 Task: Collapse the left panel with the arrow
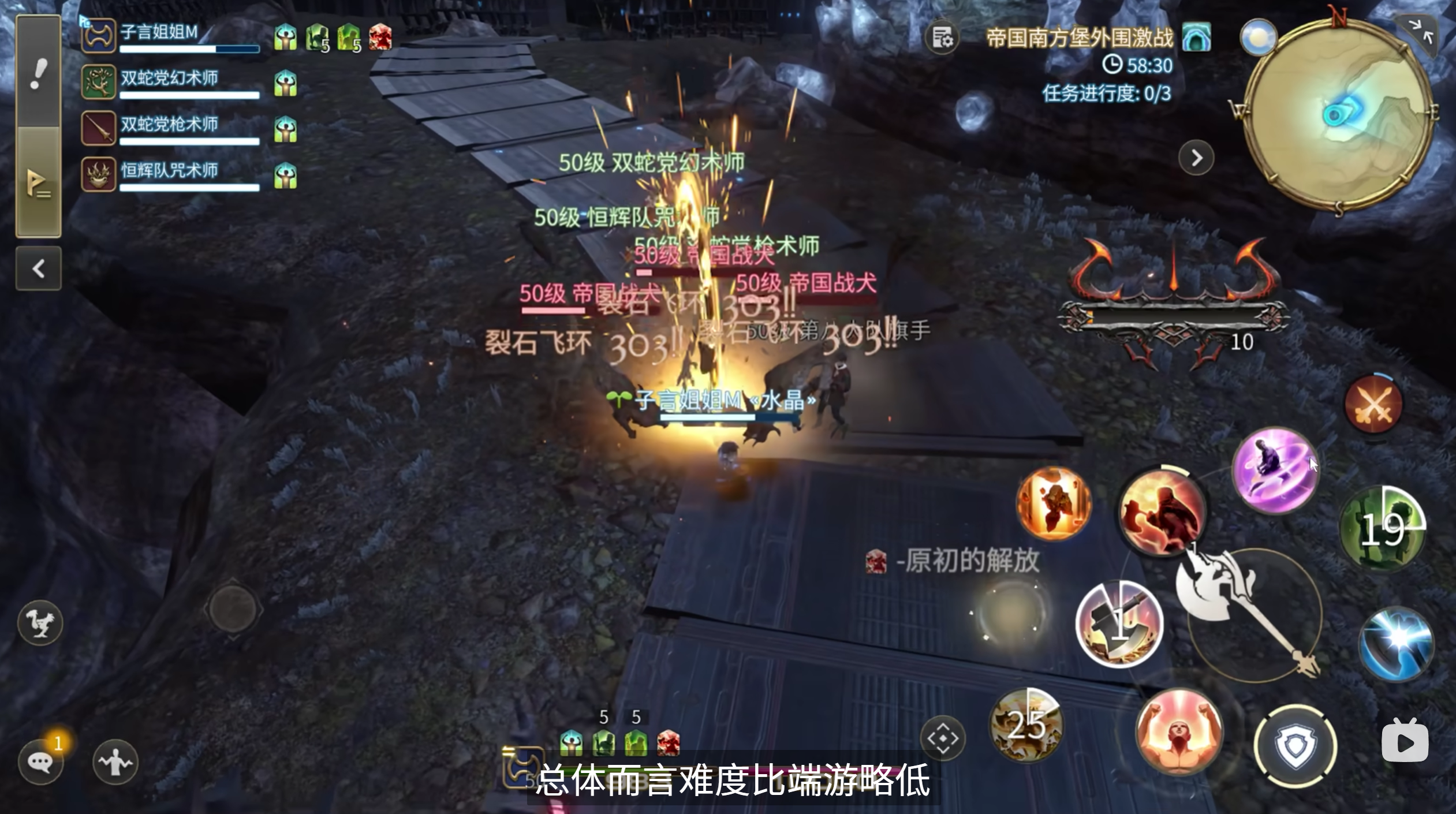tap(38, 268)
